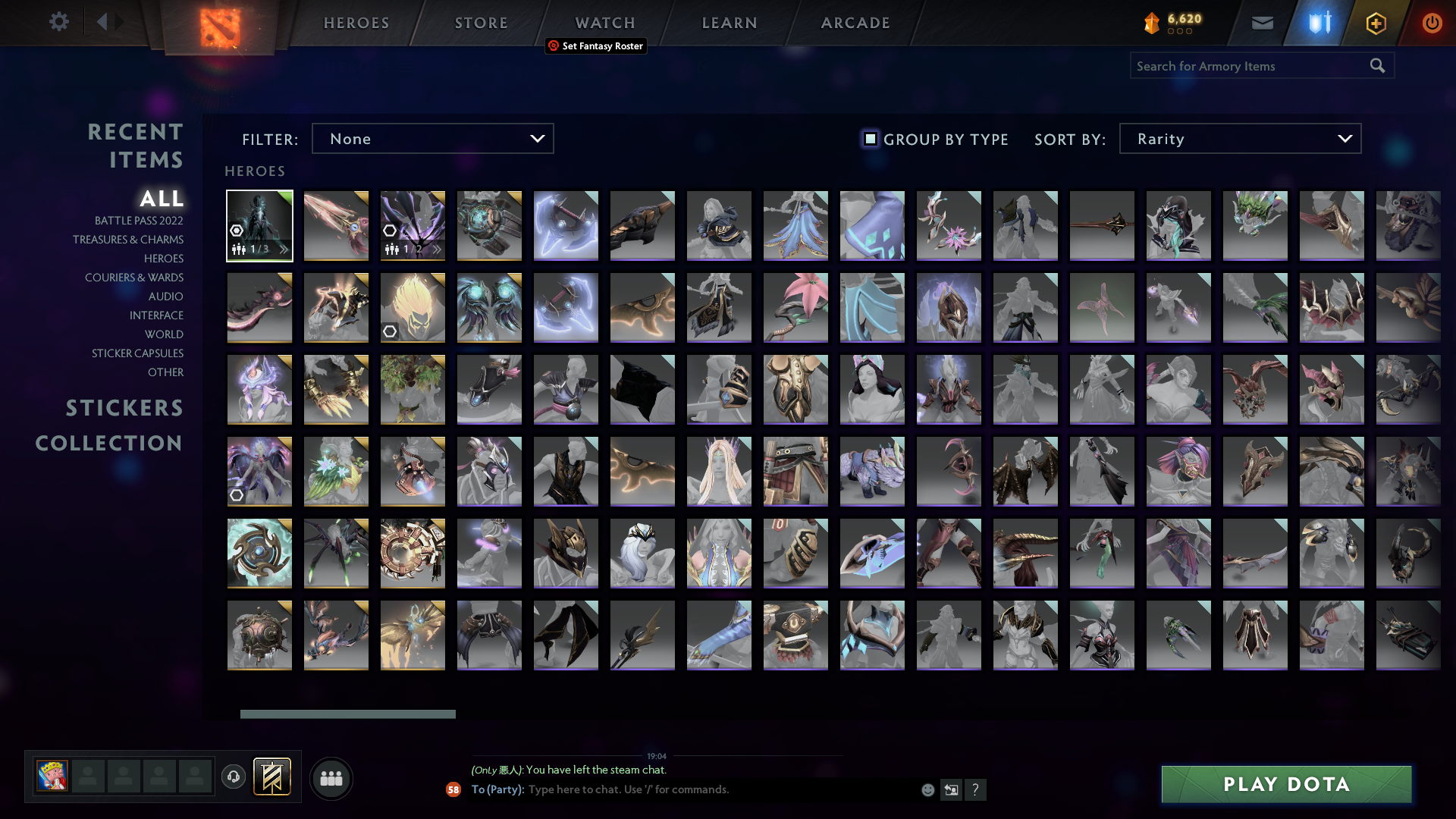
Task: Open the Filter dropdown
Action: click(x=432, y=138)
